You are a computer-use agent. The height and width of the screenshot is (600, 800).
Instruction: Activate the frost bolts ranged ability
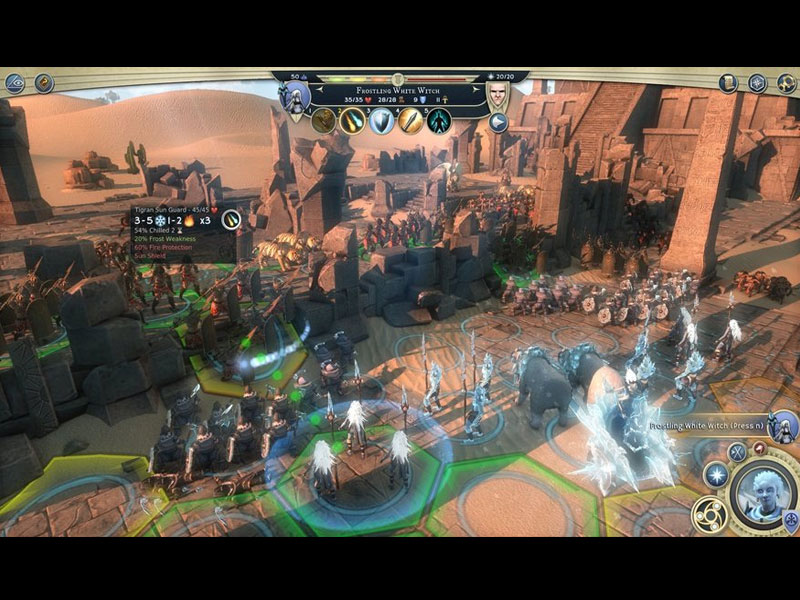click(352, 121)
